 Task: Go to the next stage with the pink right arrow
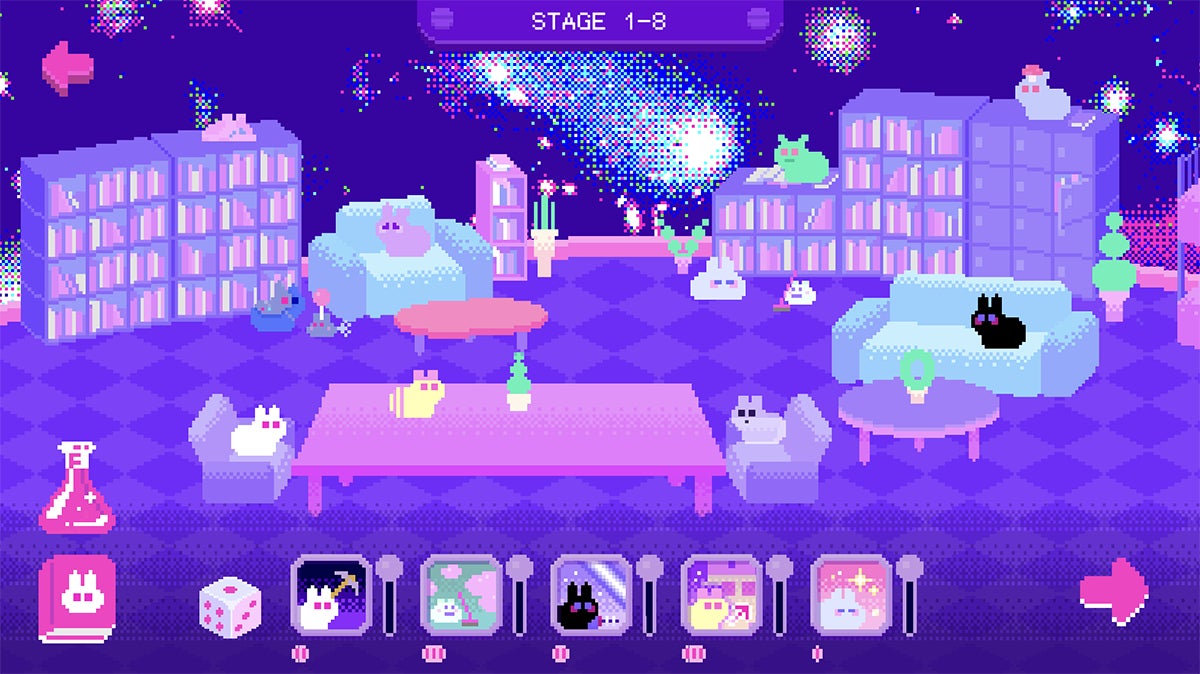pos(1114,592)
